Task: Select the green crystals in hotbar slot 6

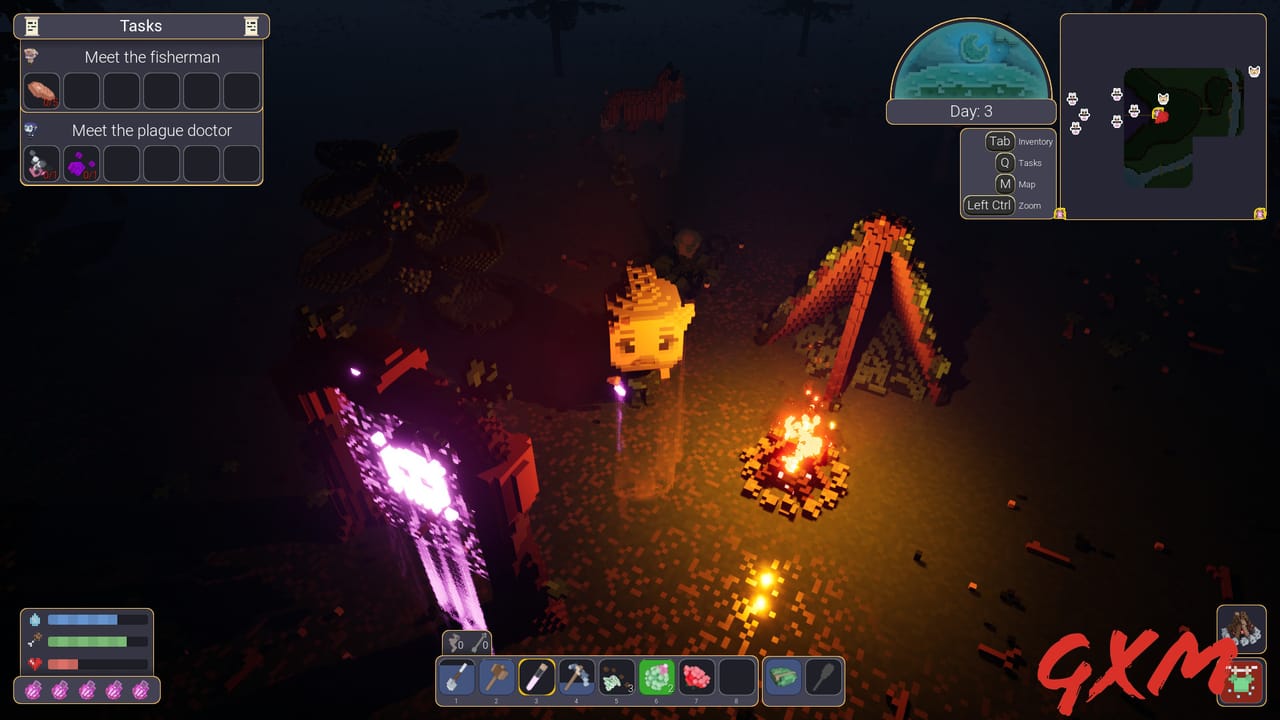Action: [657, 677]
